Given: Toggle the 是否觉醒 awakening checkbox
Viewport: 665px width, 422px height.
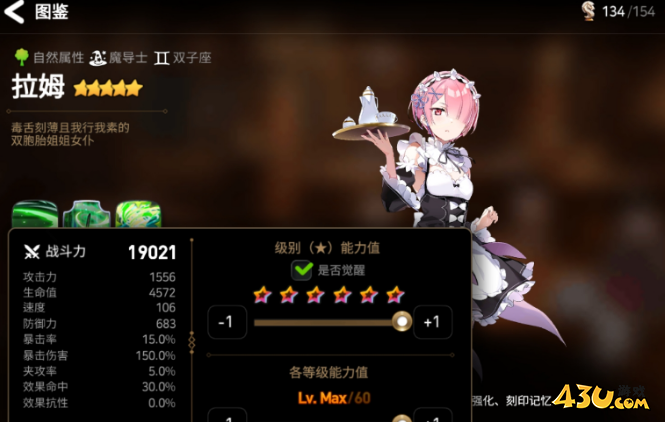Looking at the screenshot, I should [x=302, y=270].
